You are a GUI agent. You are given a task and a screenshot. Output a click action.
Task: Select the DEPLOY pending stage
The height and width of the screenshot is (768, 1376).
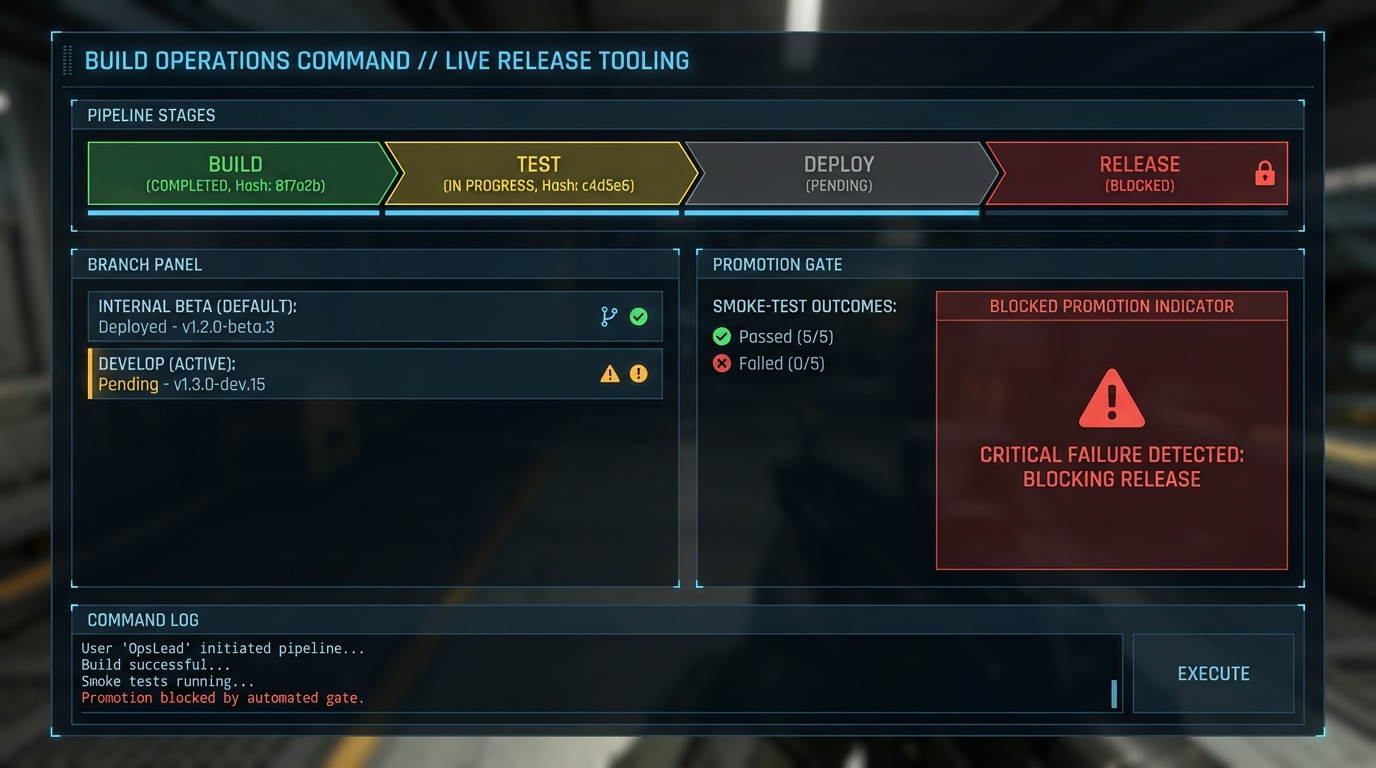point(838,172)
